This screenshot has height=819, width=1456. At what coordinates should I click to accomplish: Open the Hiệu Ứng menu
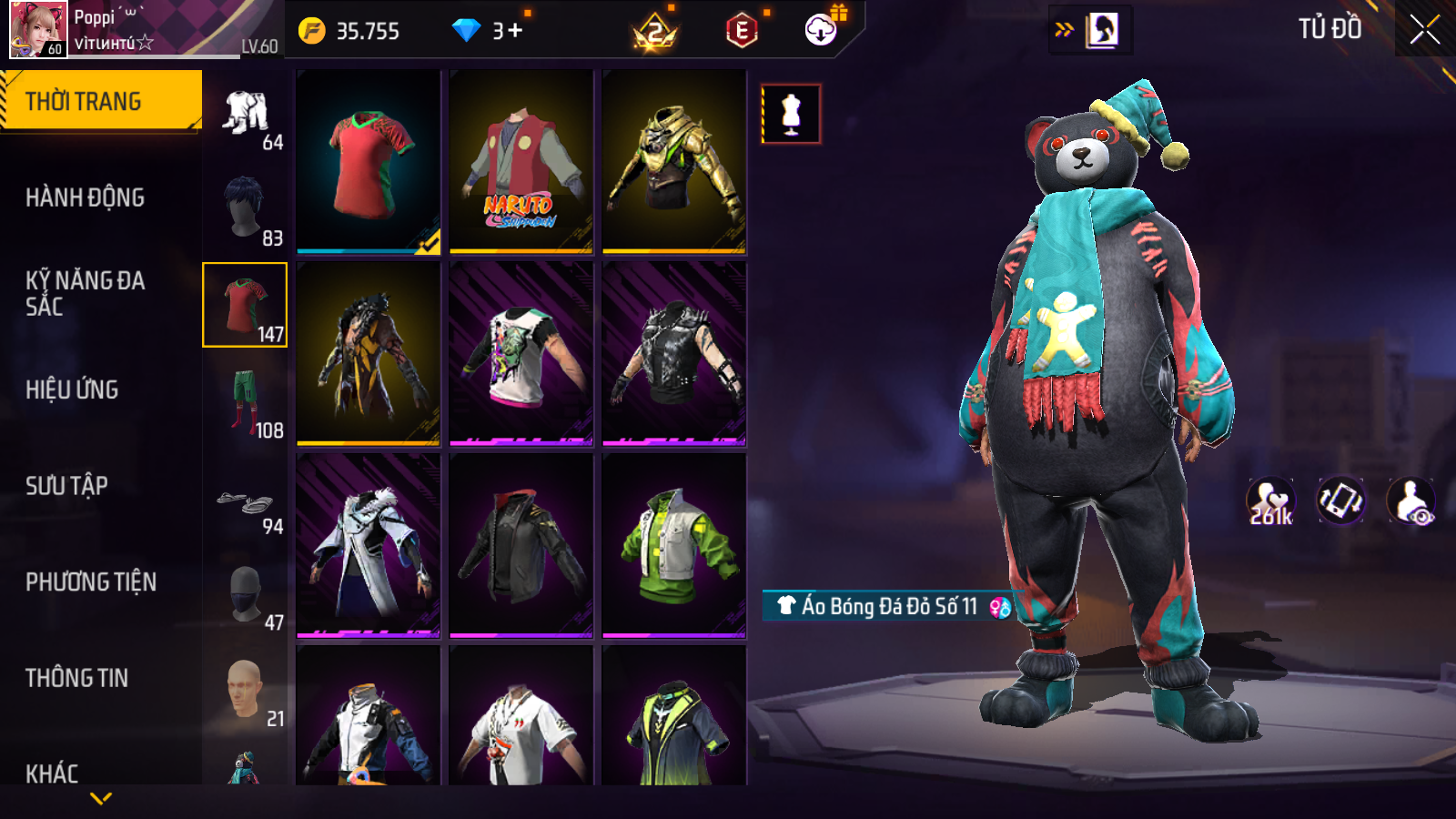(72, 389)
